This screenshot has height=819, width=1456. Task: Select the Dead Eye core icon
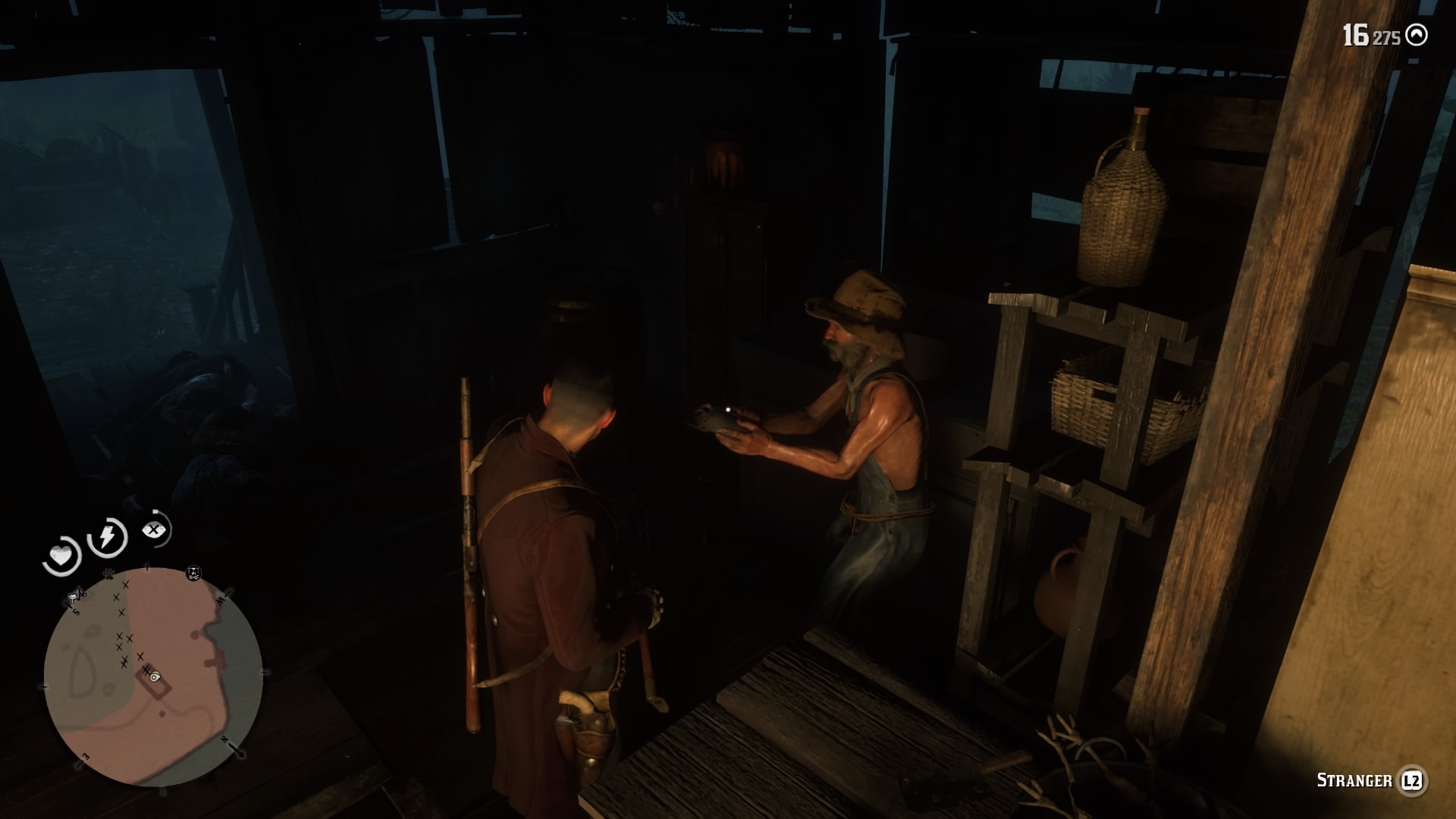pyautogui.click(x=155, y=530)
